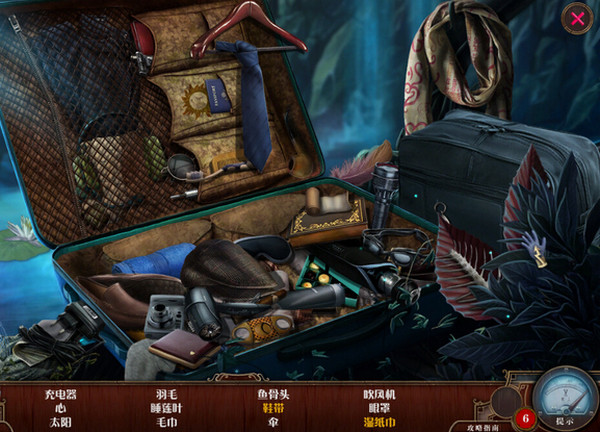Screen dimensions: 600x432
Task: Select the 鱼骨头 list entry
Action: click(273, 394)
